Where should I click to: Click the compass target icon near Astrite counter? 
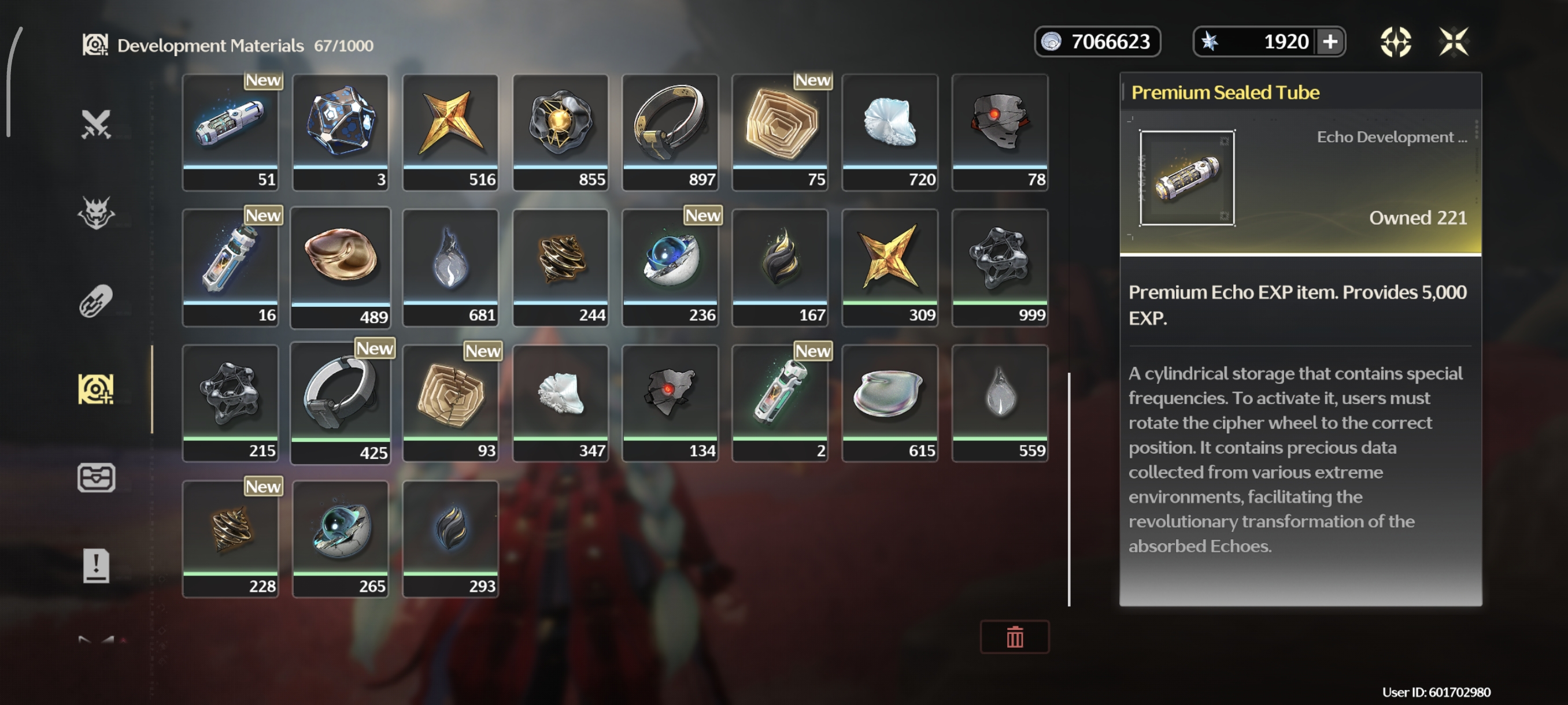[1395, 42]
